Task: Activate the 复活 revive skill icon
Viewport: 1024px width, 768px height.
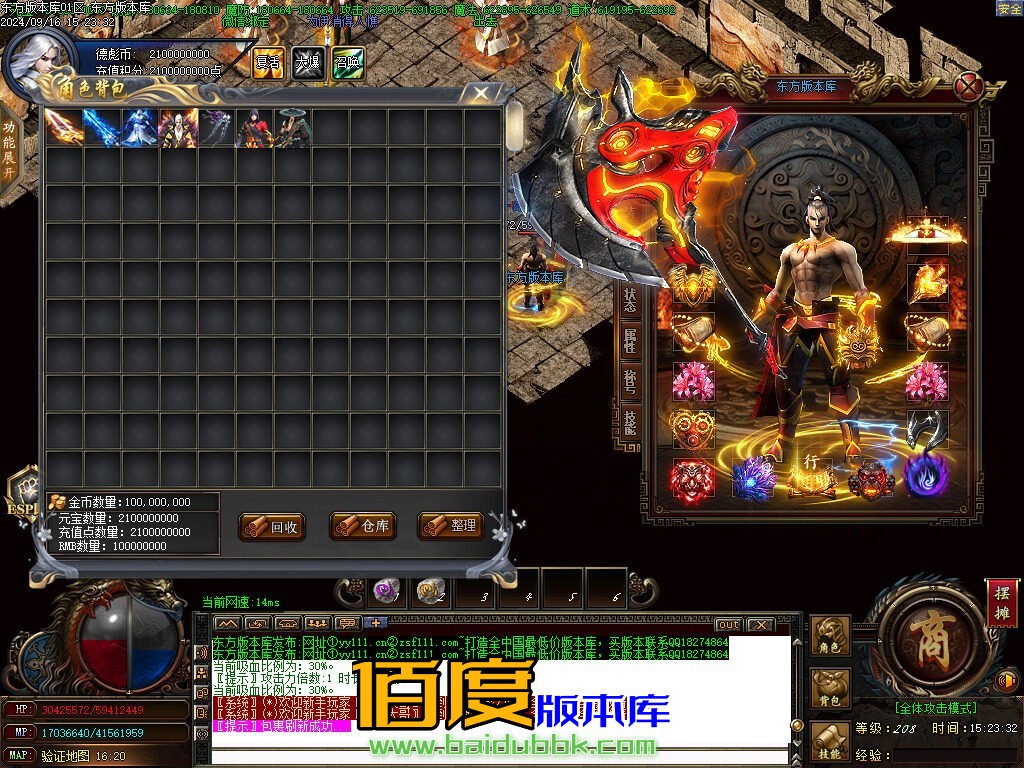Action: coord(268,62)
